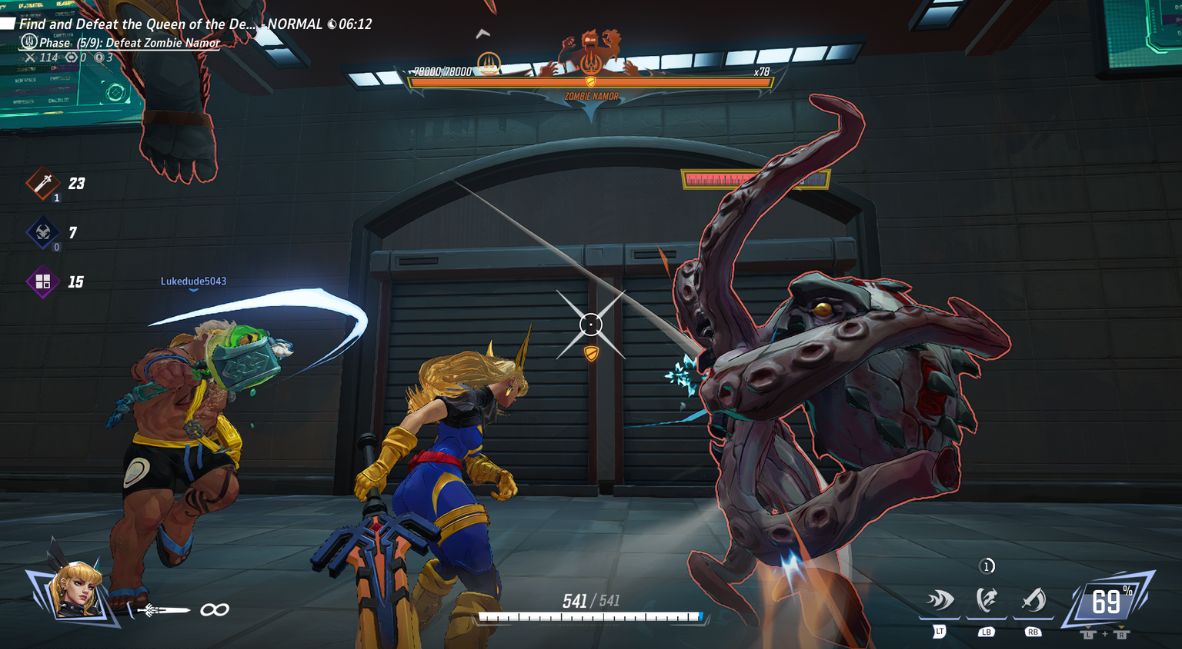This screenshot has width=1182, height=649.
Task: Select the Defeat Zombie Namor phase entry
Action: [130, 43]
